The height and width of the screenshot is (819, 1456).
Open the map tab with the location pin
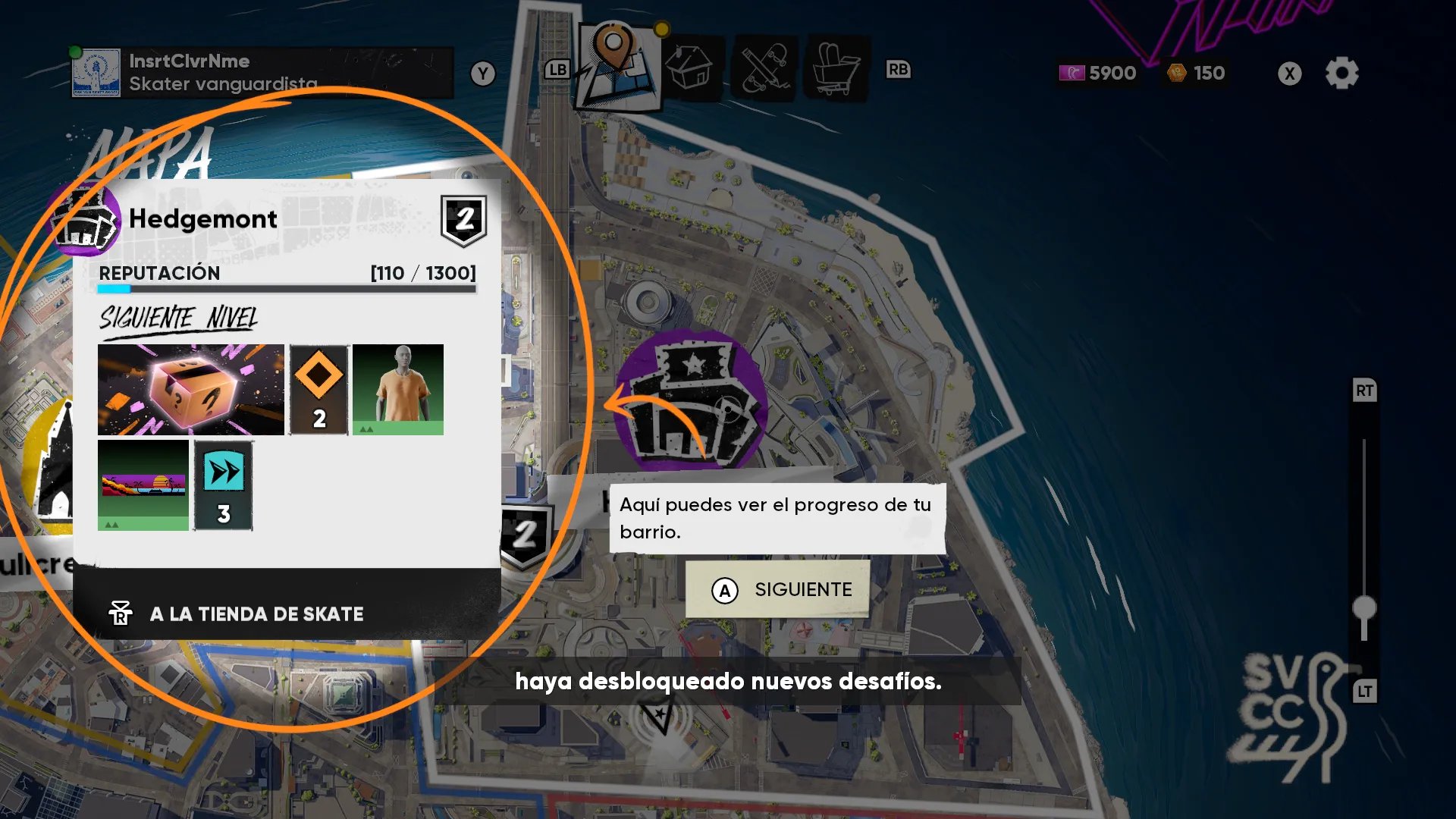tap(616, 67)
